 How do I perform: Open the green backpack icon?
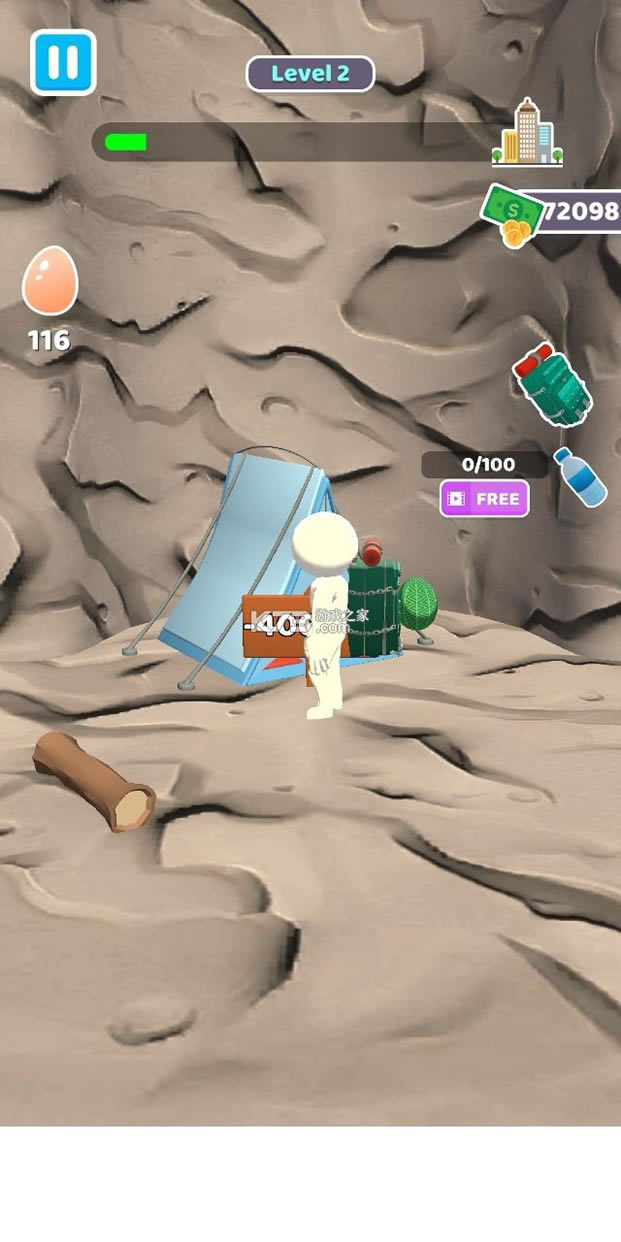coord(552,385)
